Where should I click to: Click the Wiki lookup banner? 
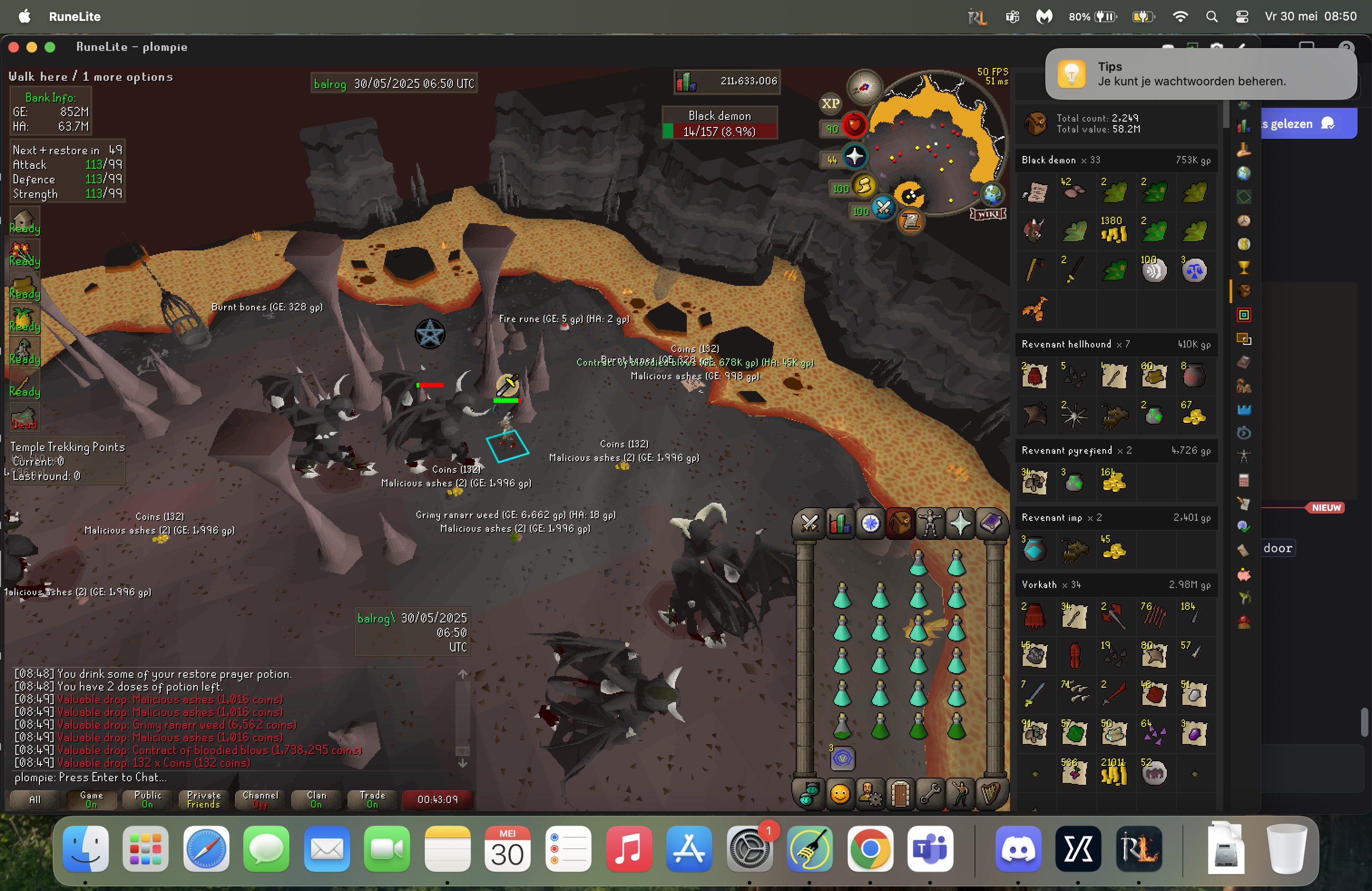988,214
